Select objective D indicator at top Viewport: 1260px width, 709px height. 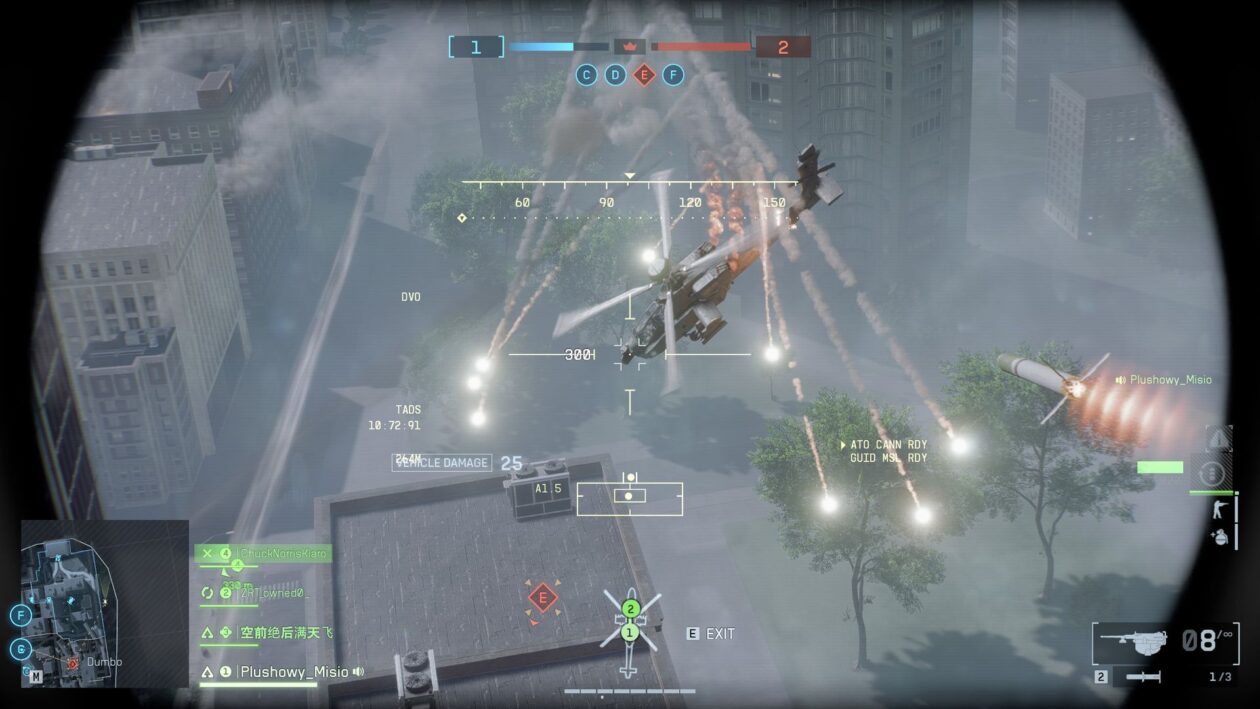pyautogui.click(x=615, y=74)
